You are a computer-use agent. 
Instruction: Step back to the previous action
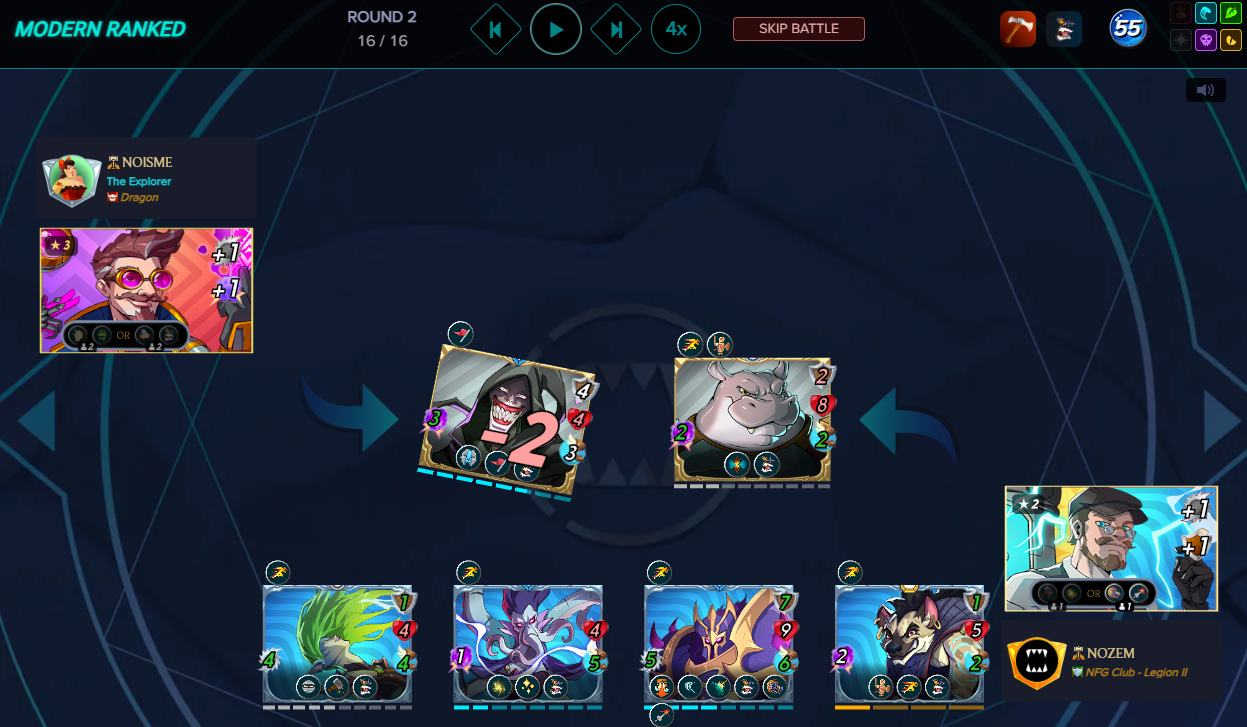pos(495,30)
